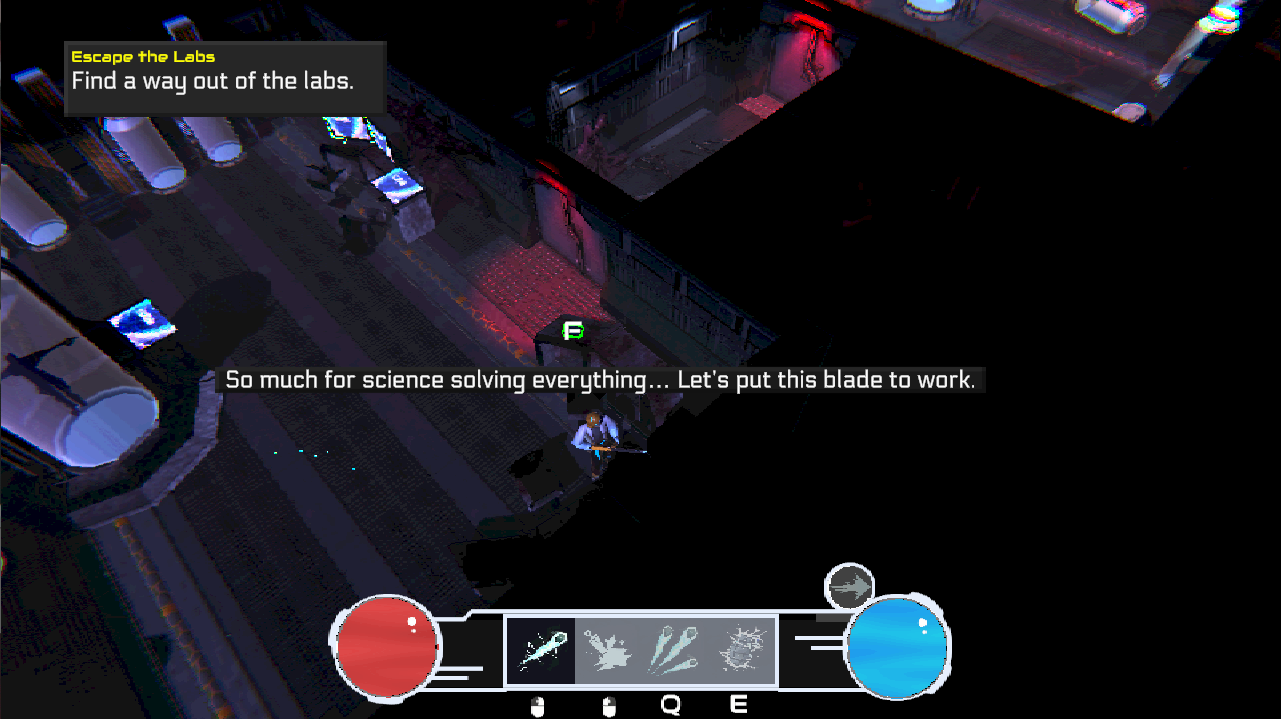Use the triple shard volley ability
This screenshot has height=719, width=1281.
pos(675,651)
